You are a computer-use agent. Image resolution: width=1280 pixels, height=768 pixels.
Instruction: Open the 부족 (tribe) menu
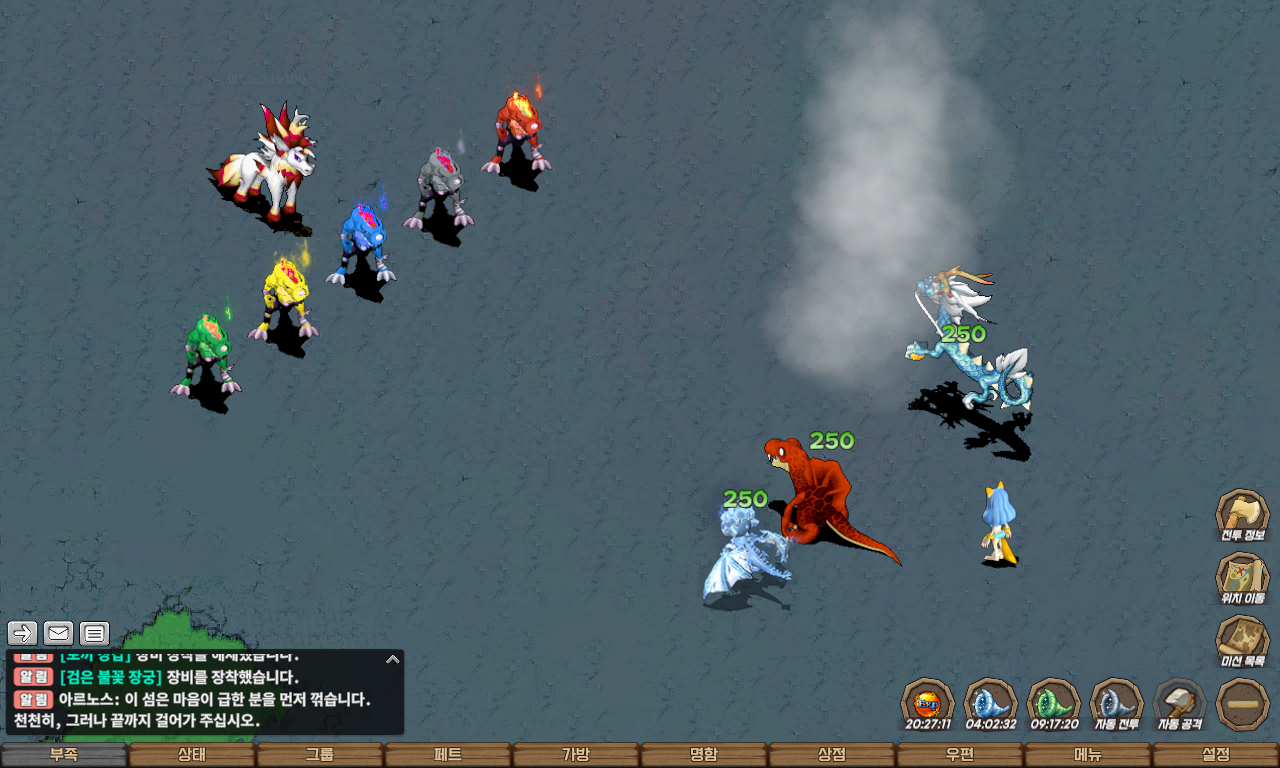pyautogui.click(x=64, y=755)
